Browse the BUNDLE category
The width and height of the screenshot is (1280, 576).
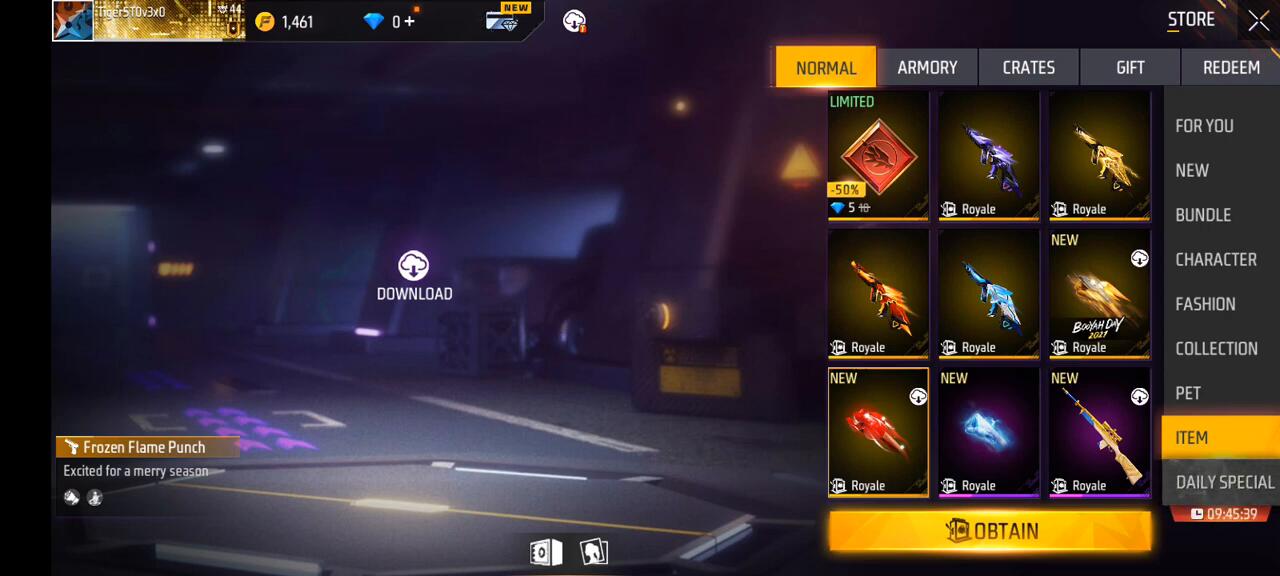pyautogui.click(x=1203, y=215)
